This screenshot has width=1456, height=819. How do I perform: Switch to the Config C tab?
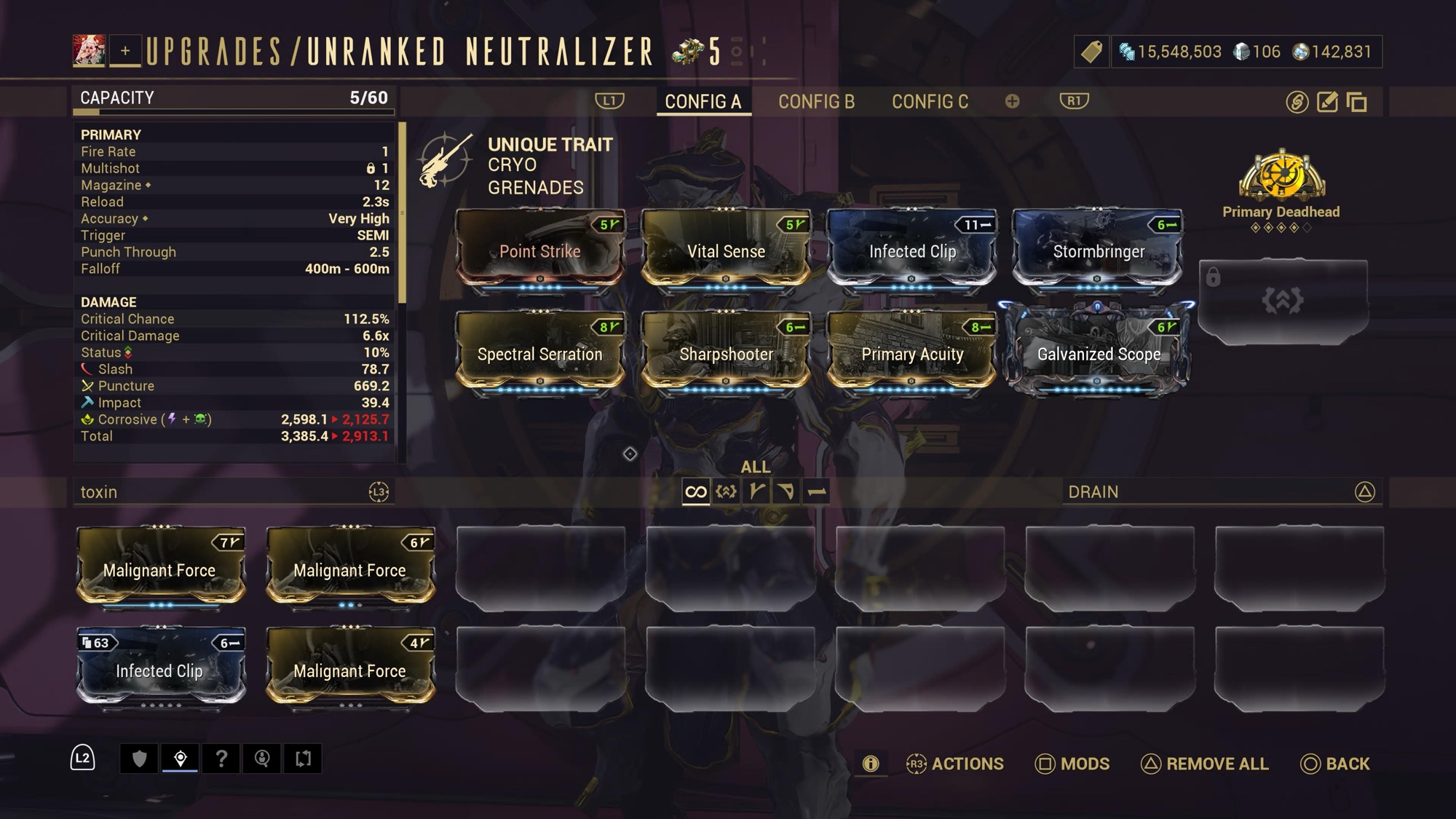[x=930, y=102]
